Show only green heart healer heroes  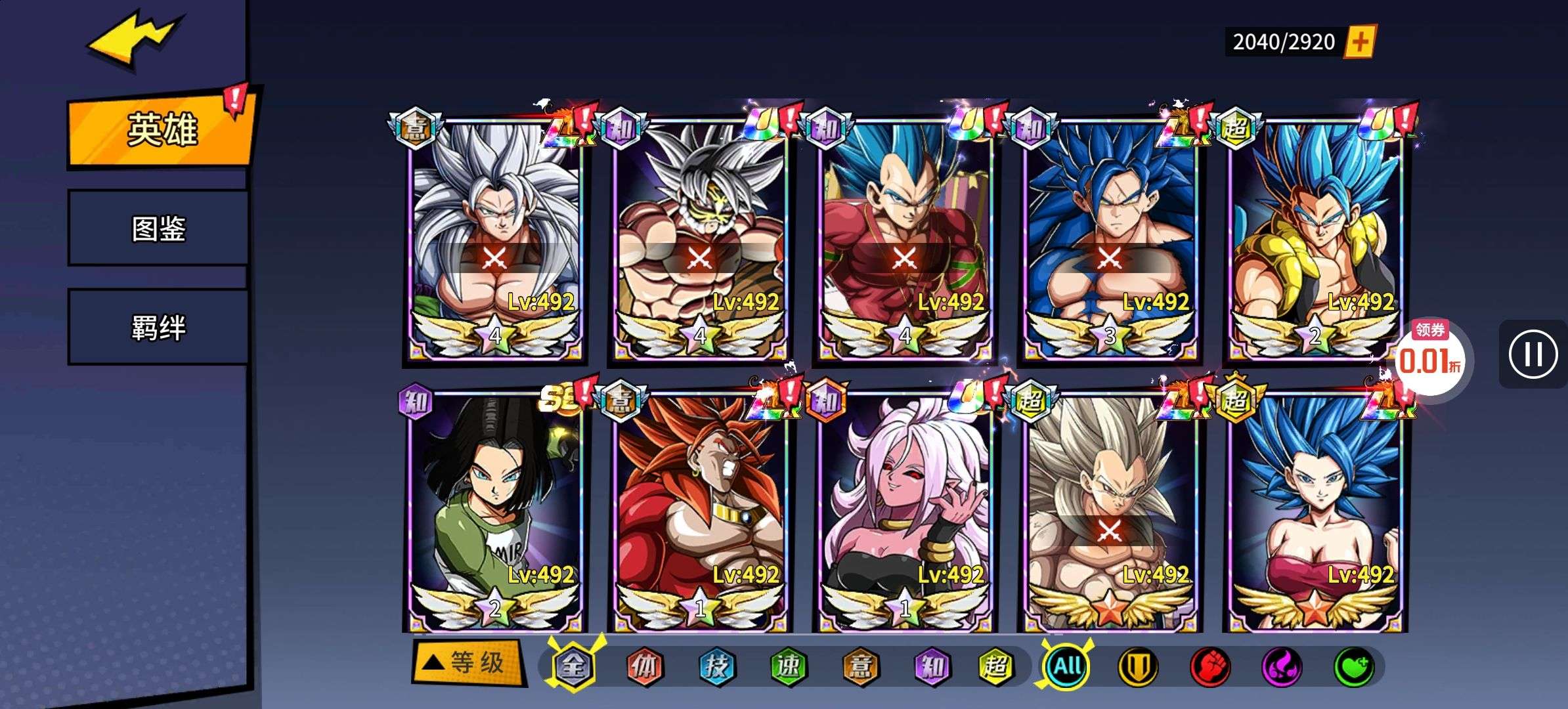tap(1353, 666)
